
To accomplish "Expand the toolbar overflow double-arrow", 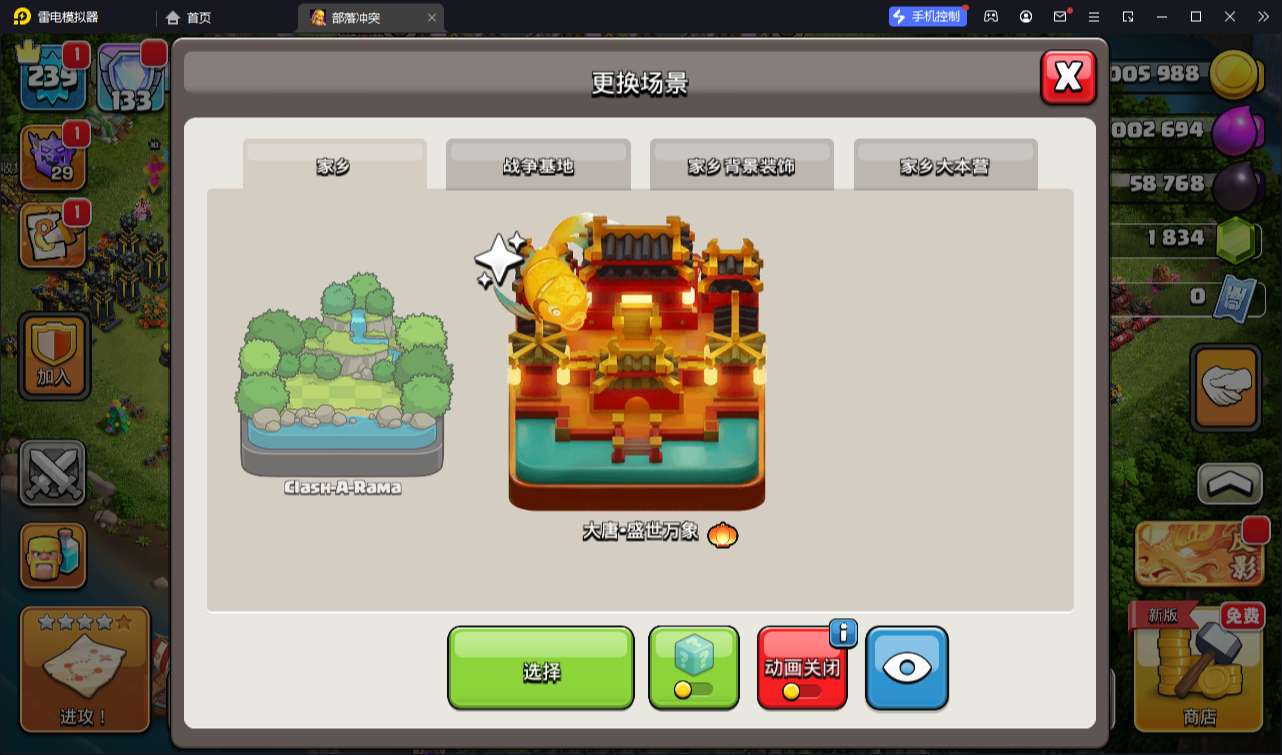I will (x=1262, y=16).
